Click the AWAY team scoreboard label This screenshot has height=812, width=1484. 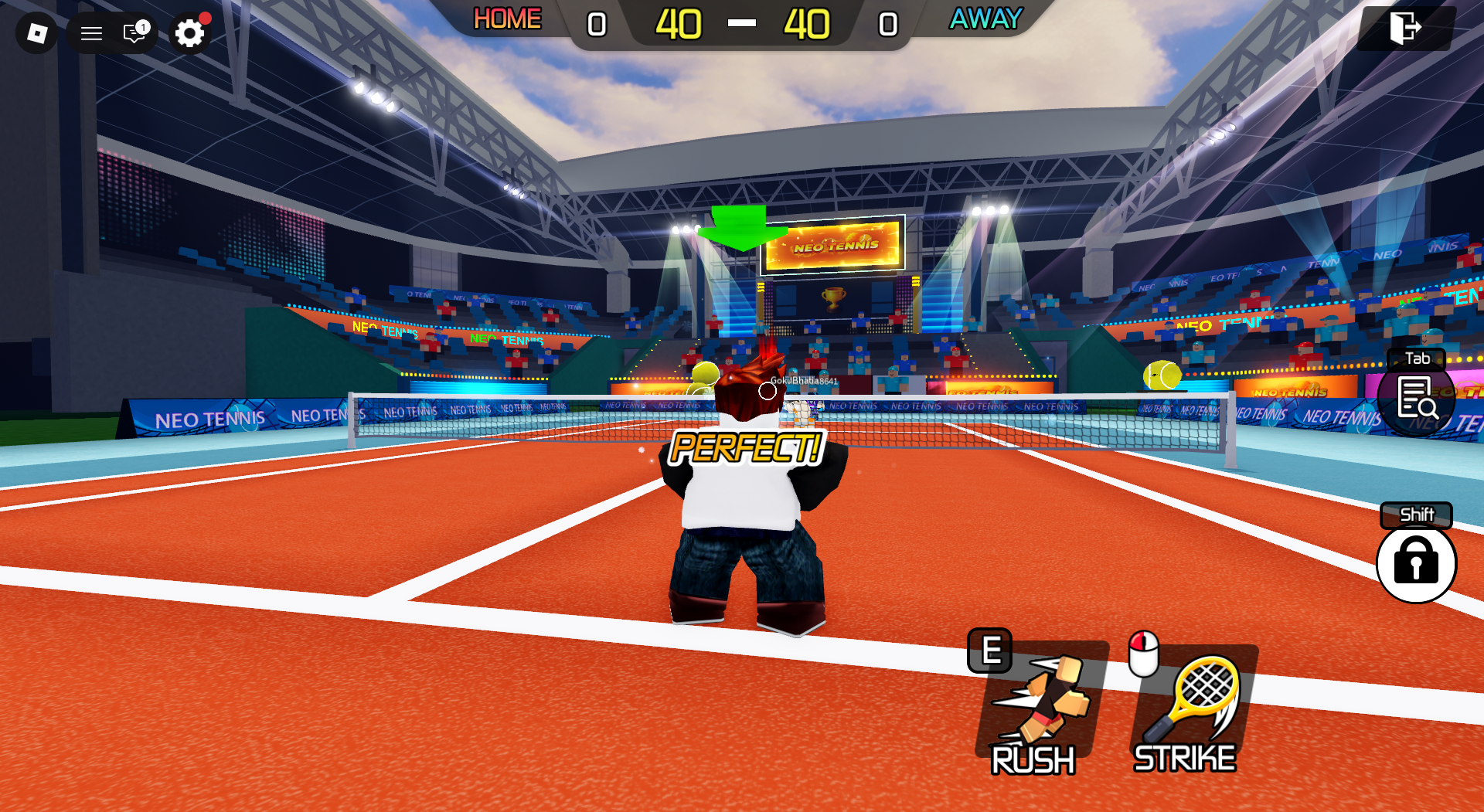coord(985,19)
